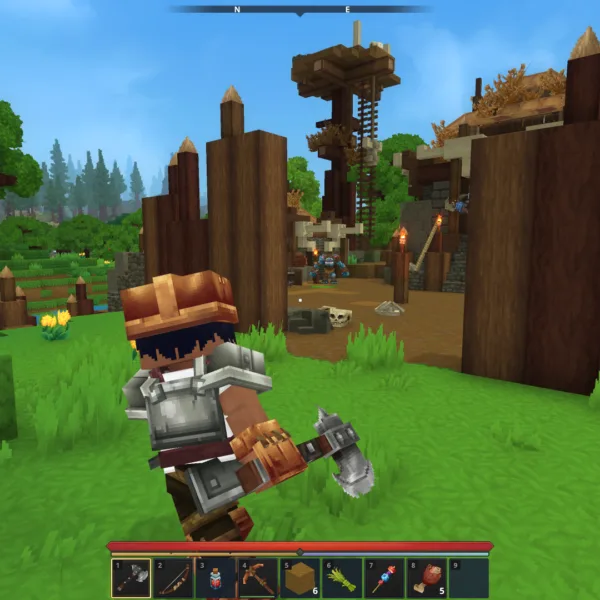Choose the red potion bottle slot
This screenshot has height=600, width=600.
pos(215,578)
